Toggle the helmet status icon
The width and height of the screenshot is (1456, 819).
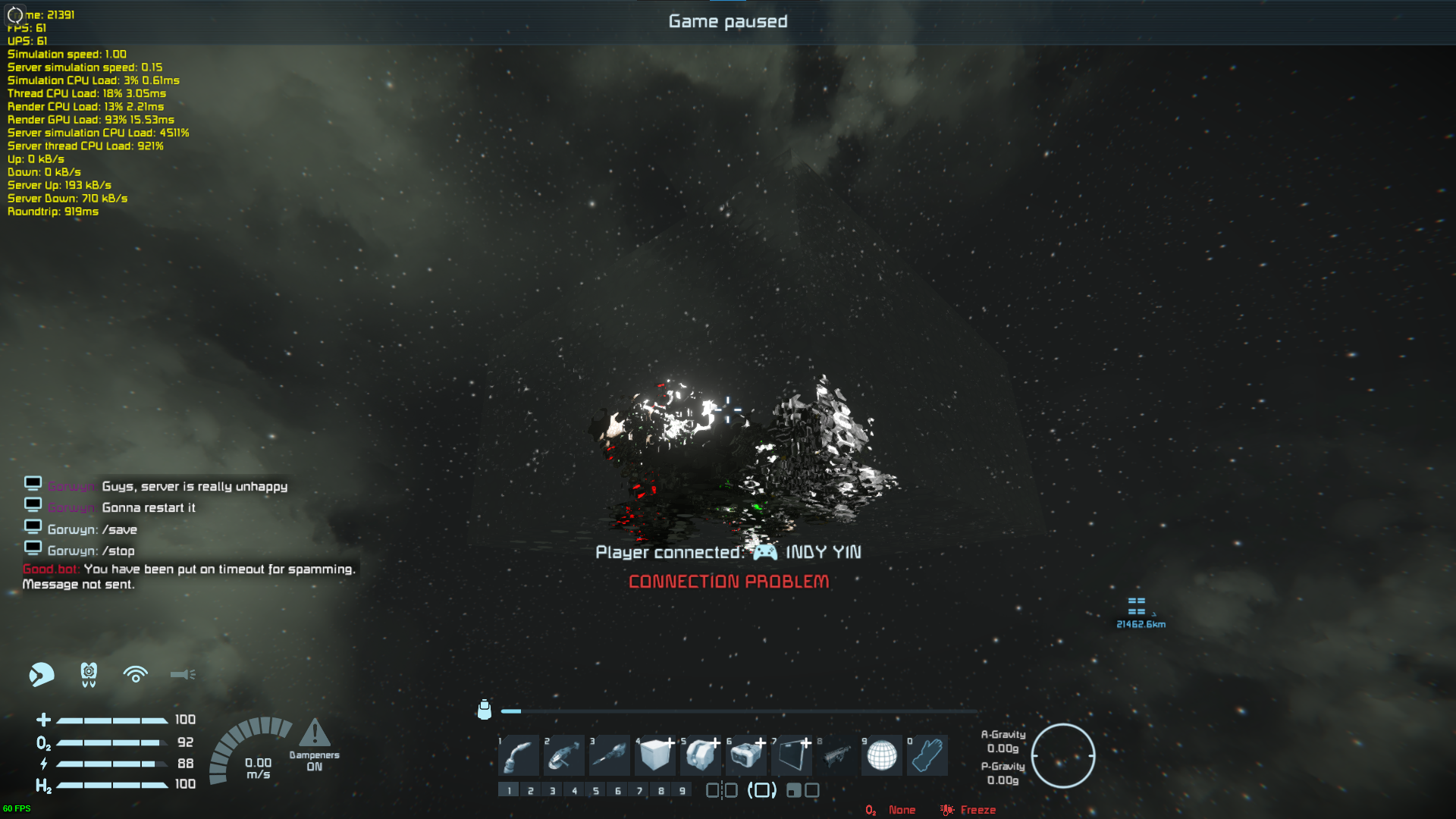click(x=42, y=674)
